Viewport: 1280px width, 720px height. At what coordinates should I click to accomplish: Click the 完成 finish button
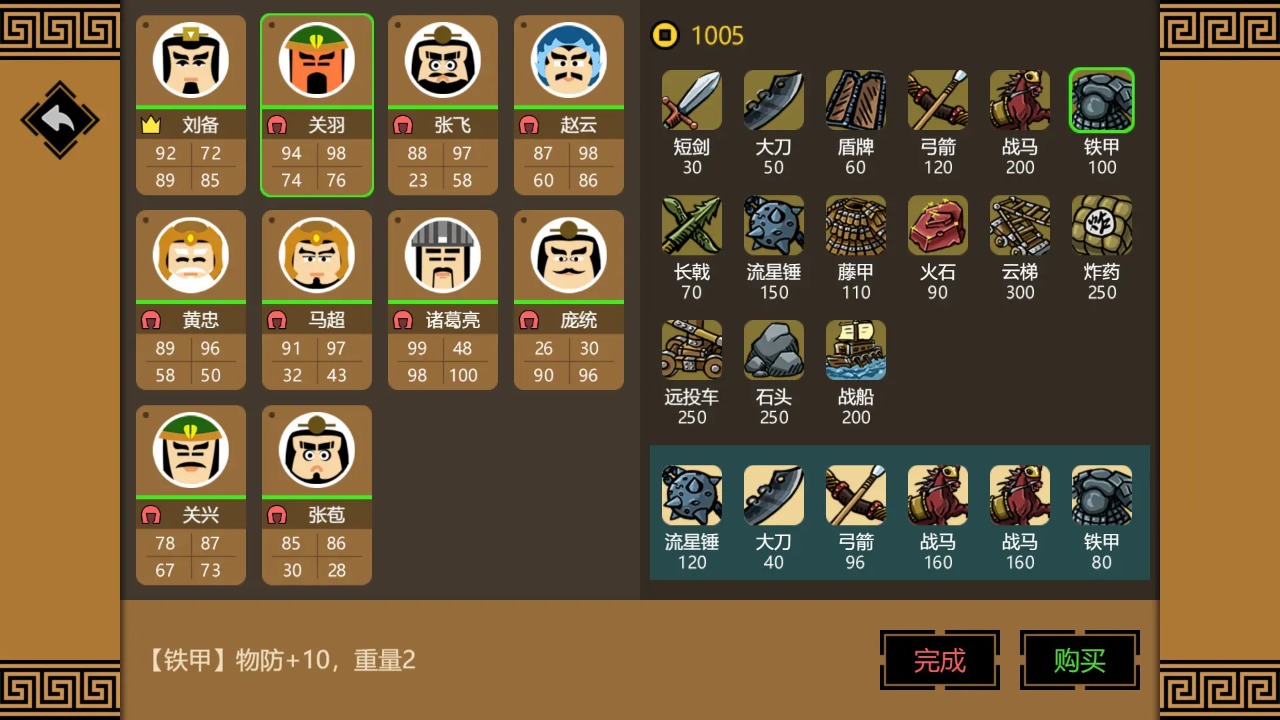(x=939, y=661)
